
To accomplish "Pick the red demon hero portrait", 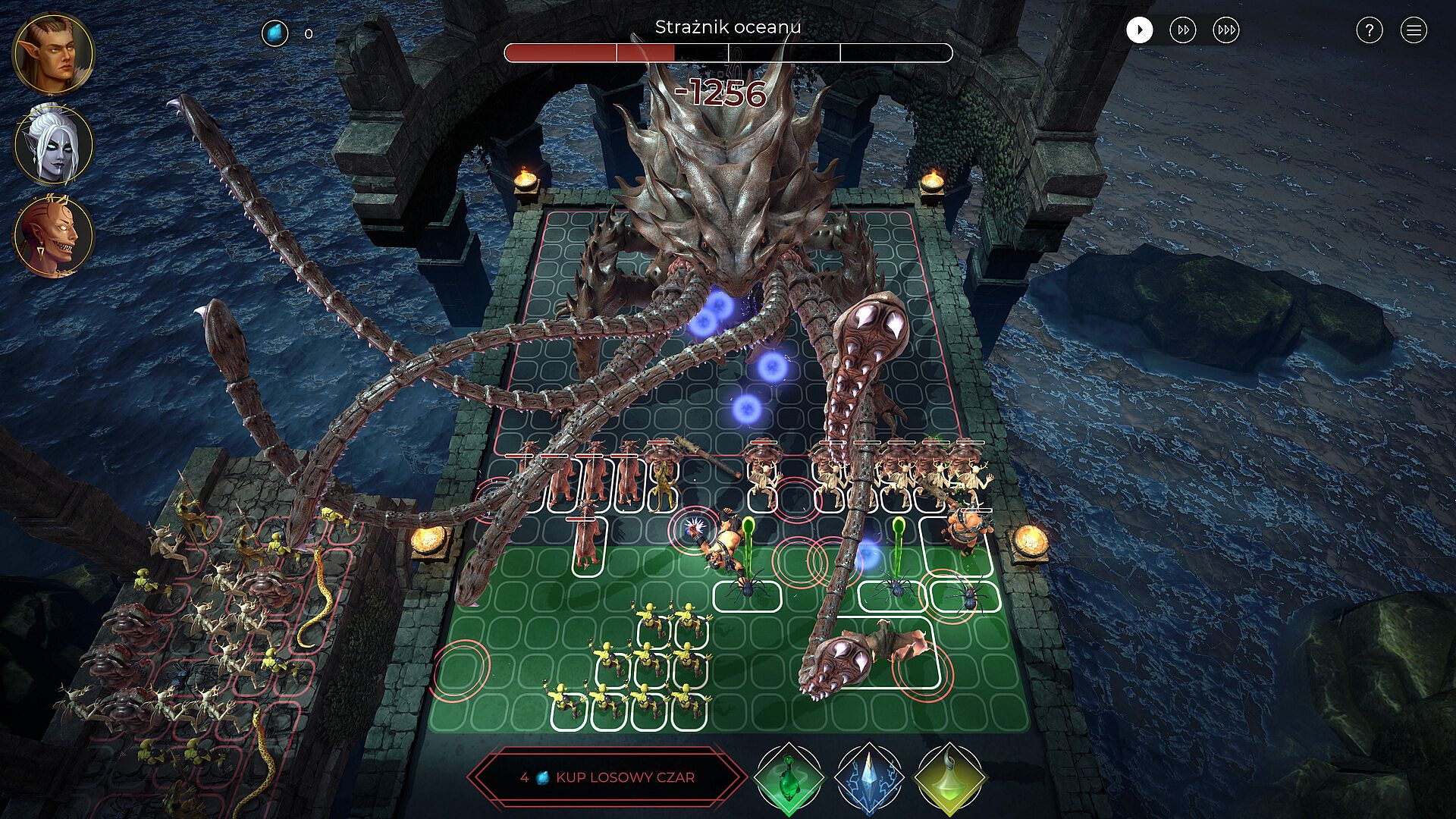I will 53,236.
